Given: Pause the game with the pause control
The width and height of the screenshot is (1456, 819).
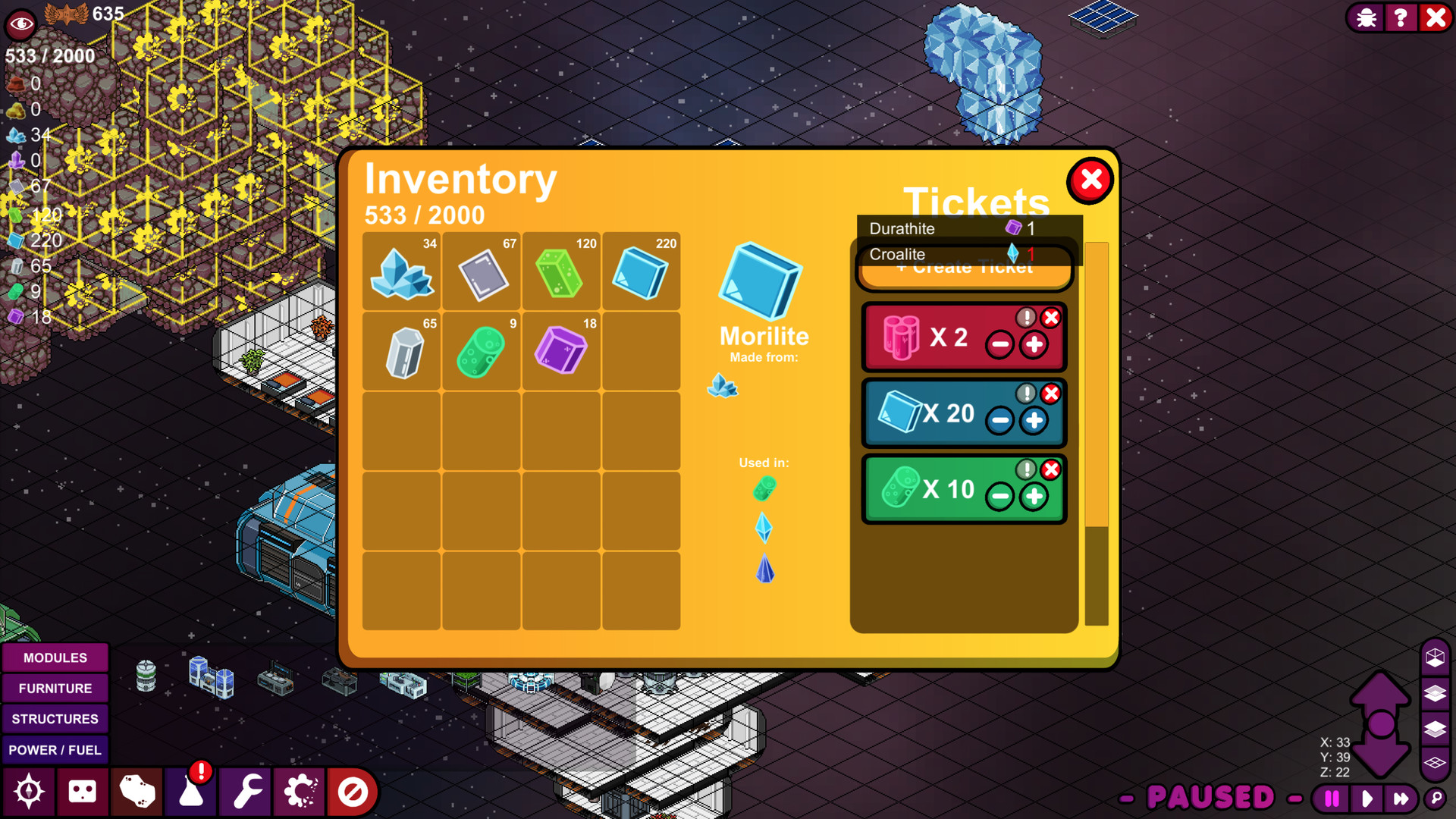Looking at the screenshot, I should (1331, 797).
